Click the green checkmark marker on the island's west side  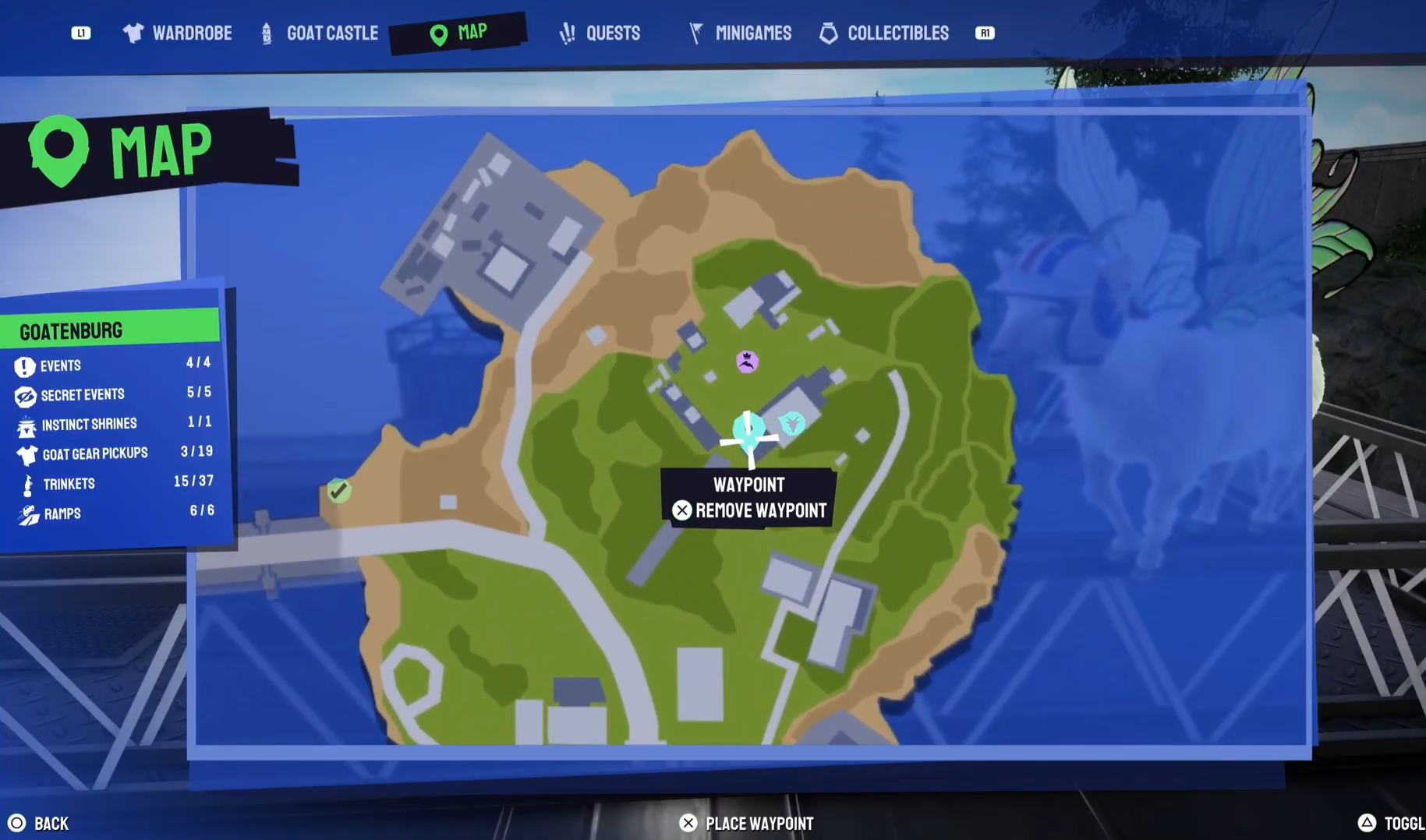338,489
